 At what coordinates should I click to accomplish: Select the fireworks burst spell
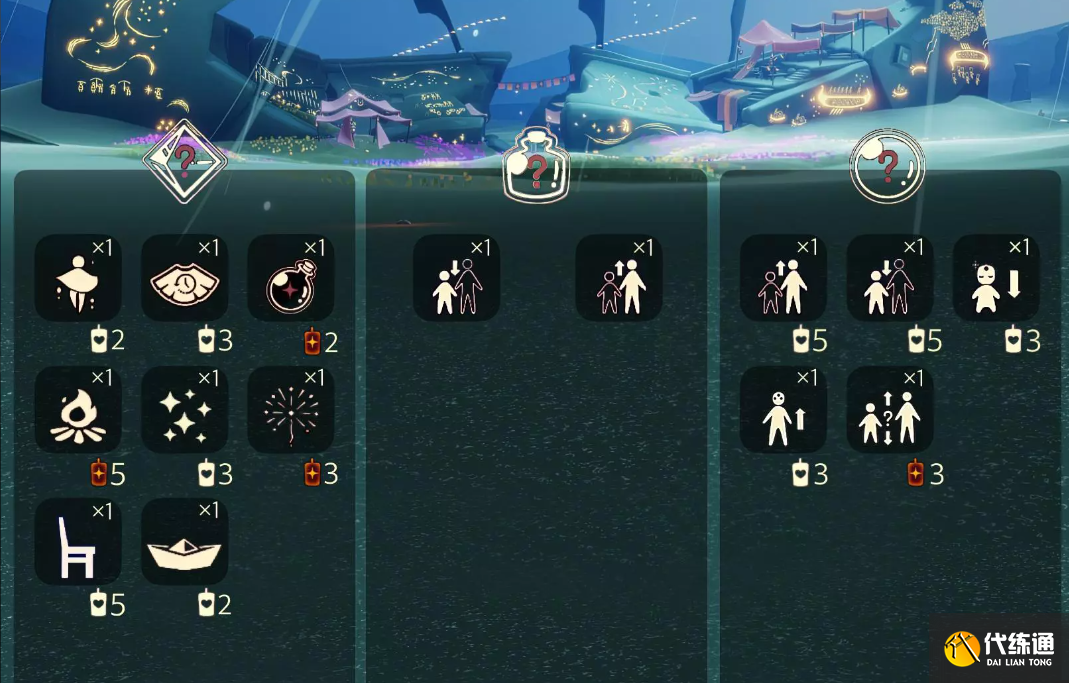point(290,409)
